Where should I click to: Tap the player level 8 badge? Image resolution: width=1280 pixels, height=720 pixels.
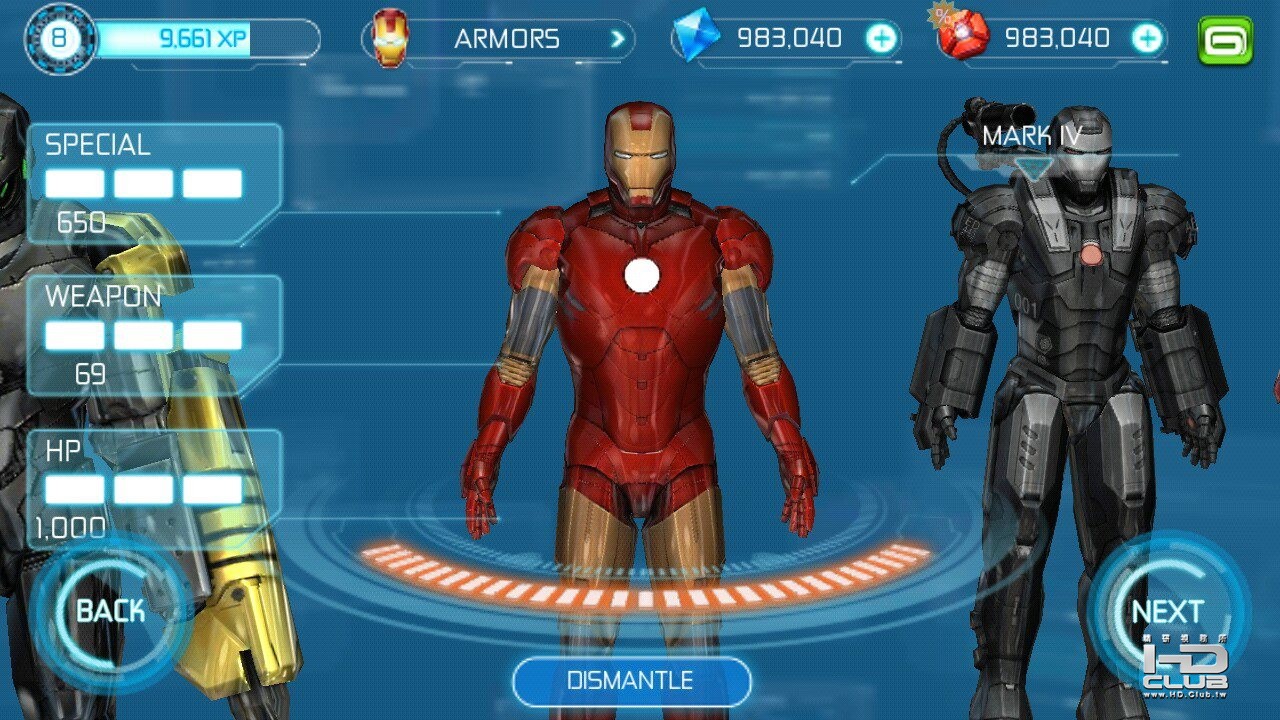(x=61, y=40)
